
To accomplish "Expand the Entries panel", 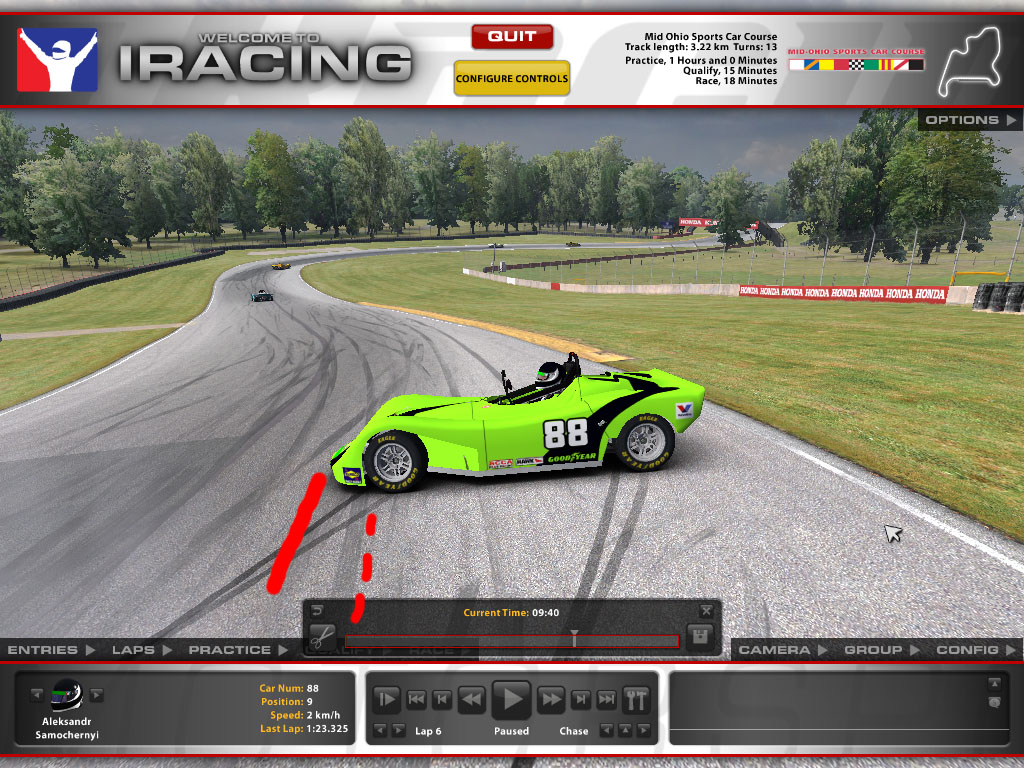I will (x=51, y=650).
